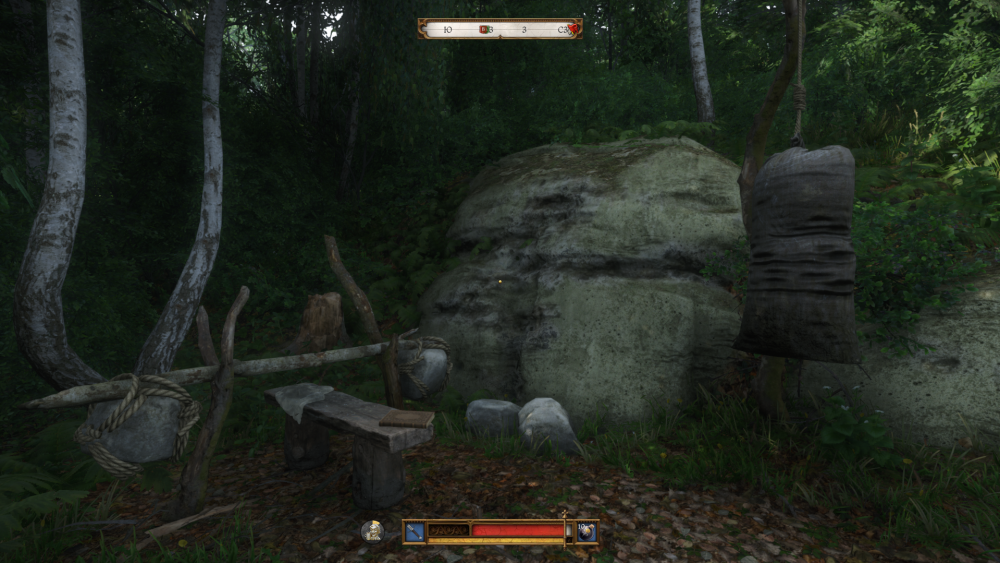Click the round character status icon
Screen dimensions: 1000x563
pos(372,531)
